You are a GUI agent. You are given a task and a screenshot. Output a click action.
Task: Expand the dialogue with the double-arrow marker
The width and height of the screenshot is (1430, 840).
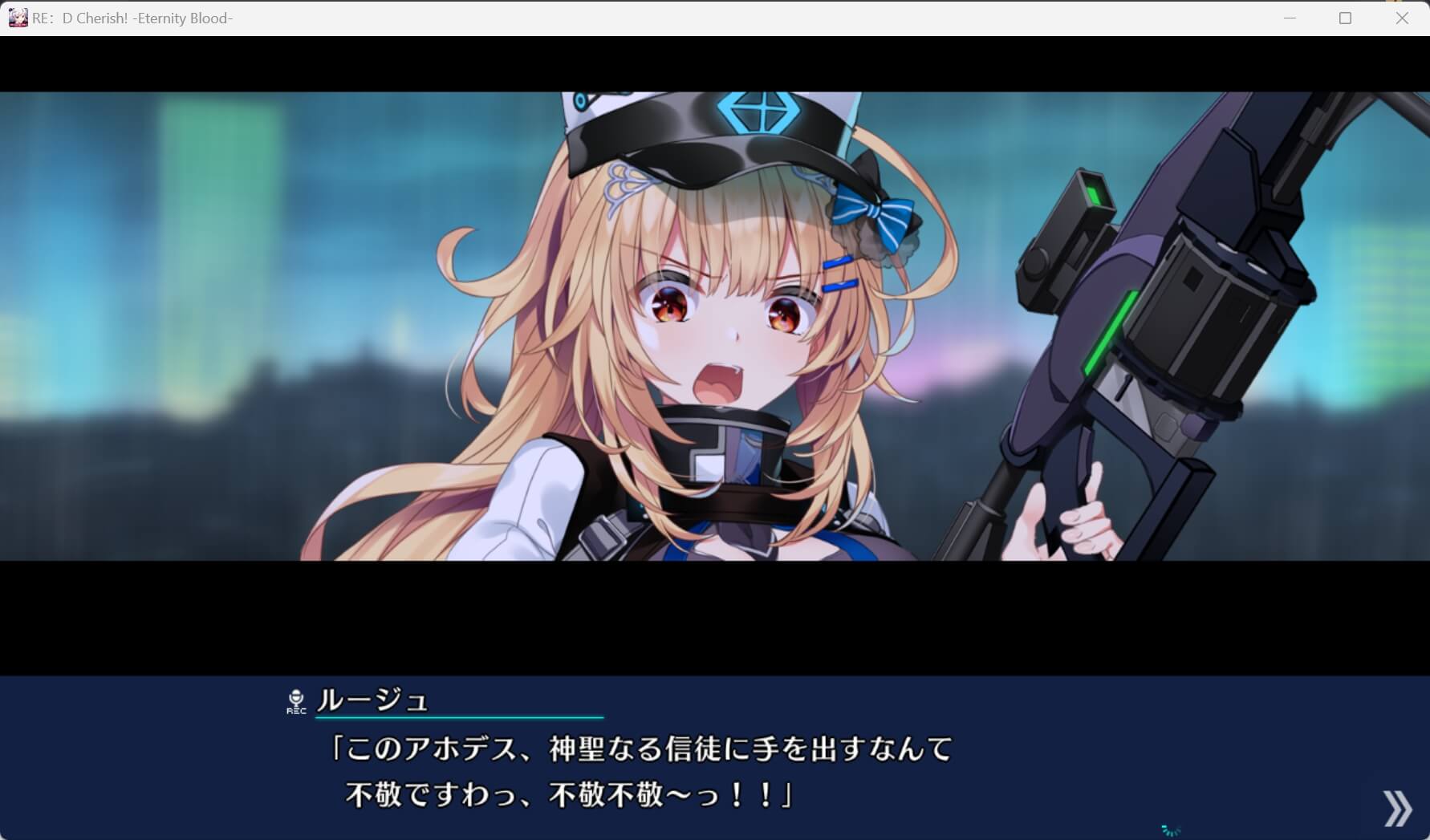click(x=1396, y=808)
